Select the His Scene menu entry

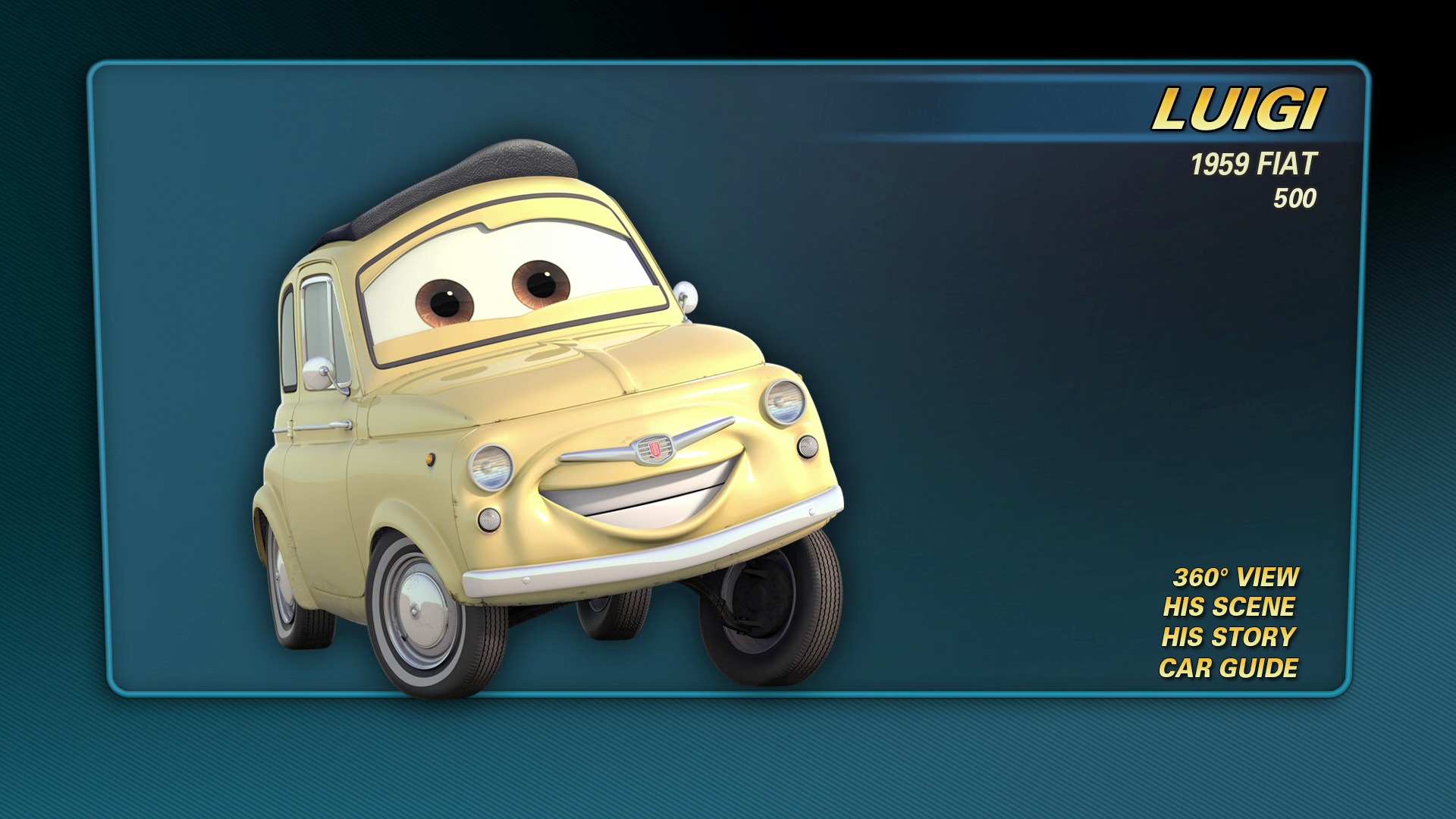pos(1228,607)
